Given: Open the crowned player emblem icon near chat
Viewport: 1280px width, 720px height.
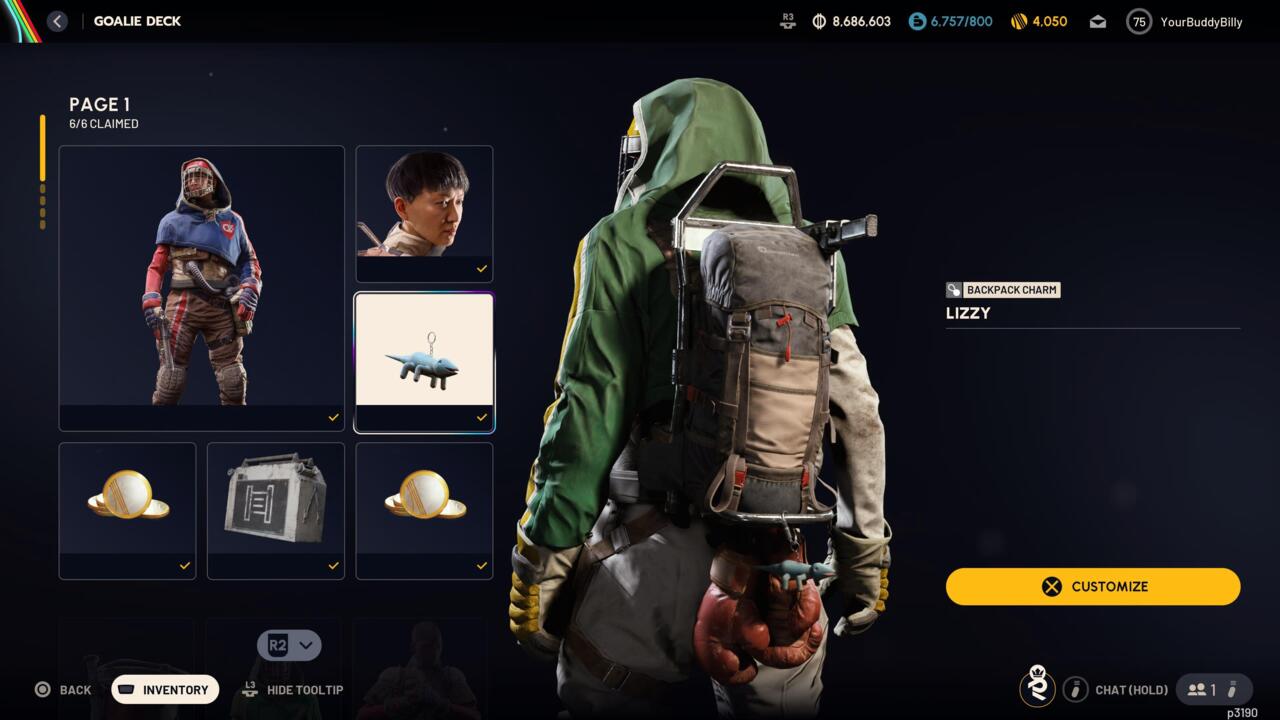Looking at the screenshot, I should pos(1035,689).
